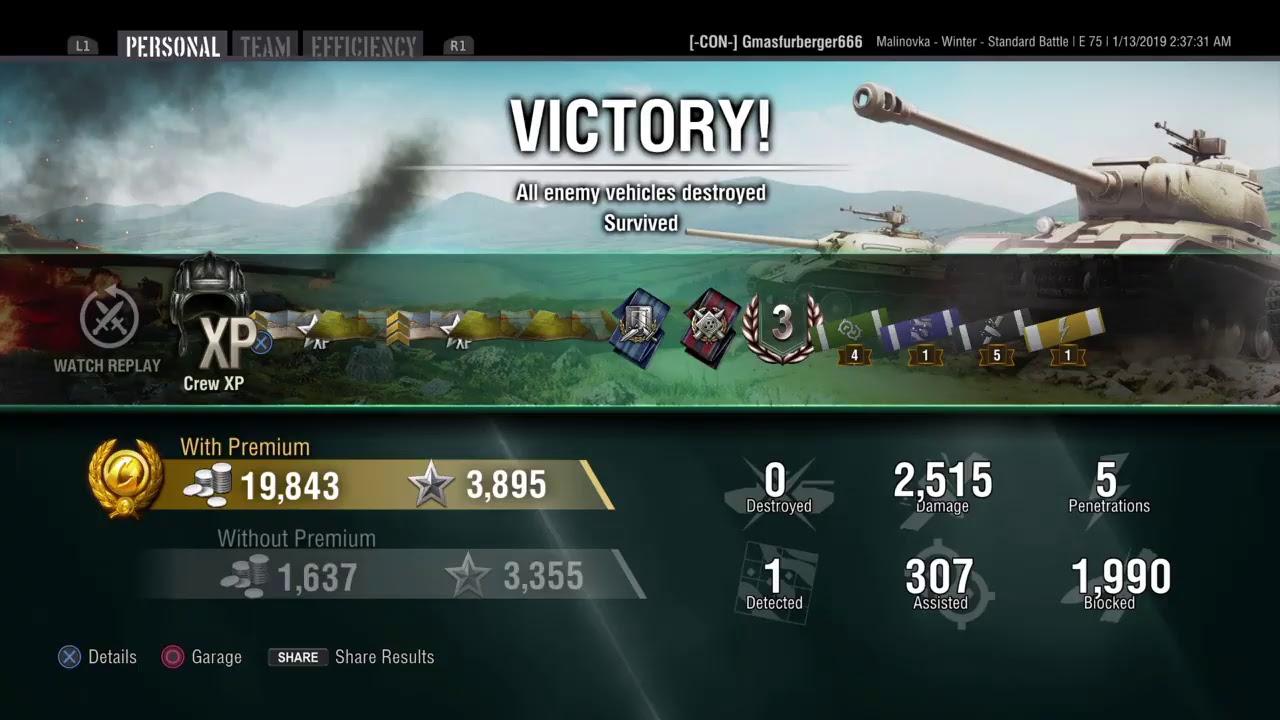Switch to the Team tab
The height and width of the screenshot is (720, 1280).
pyautogui.click(x=265, y=46)
